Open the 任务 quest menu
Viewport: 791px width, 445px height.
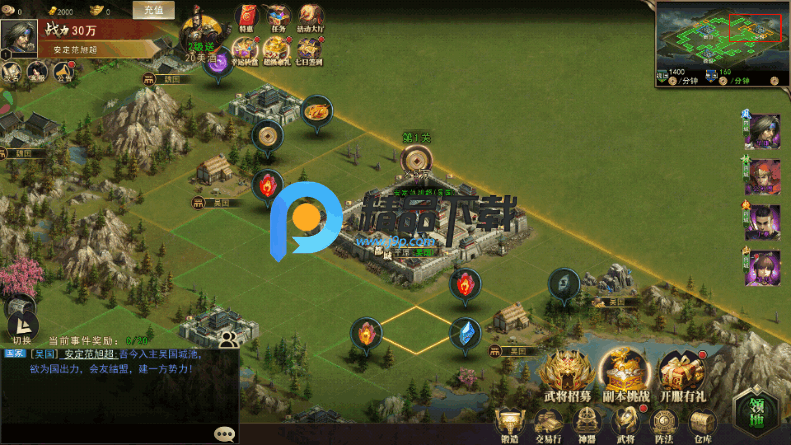pyautogui.click(x=278, y=17)
